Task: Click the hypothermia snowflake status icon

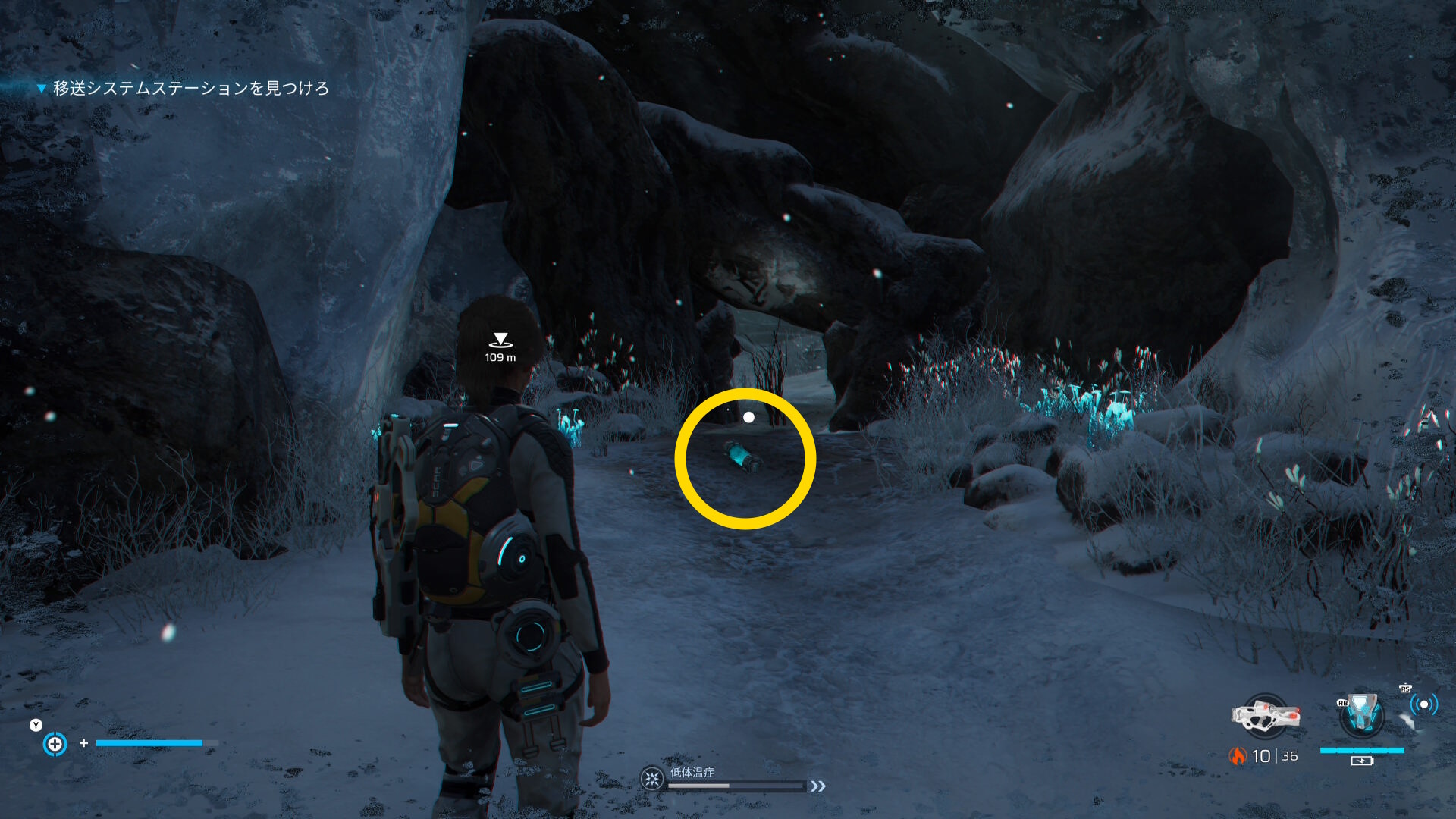Action: click(651, 779)
